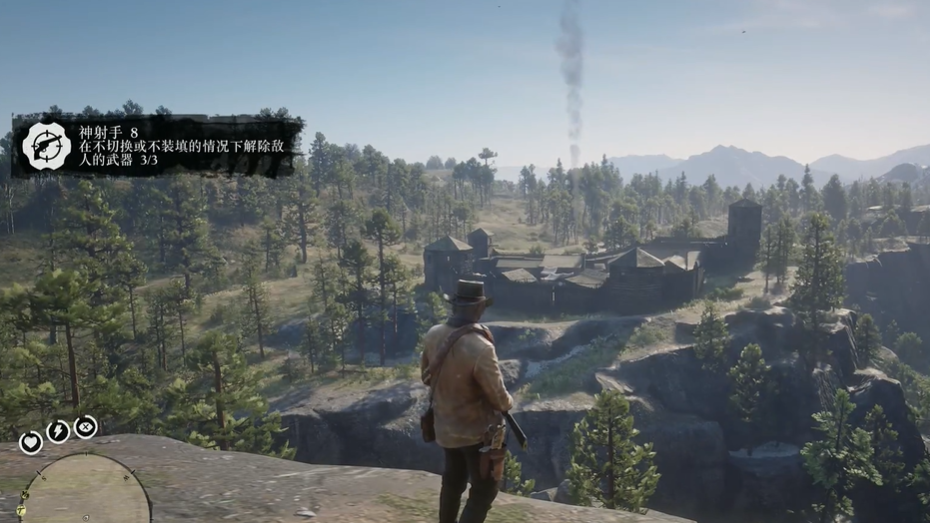
Task: Click the revolver challenge badge icon
Action: 46,146
